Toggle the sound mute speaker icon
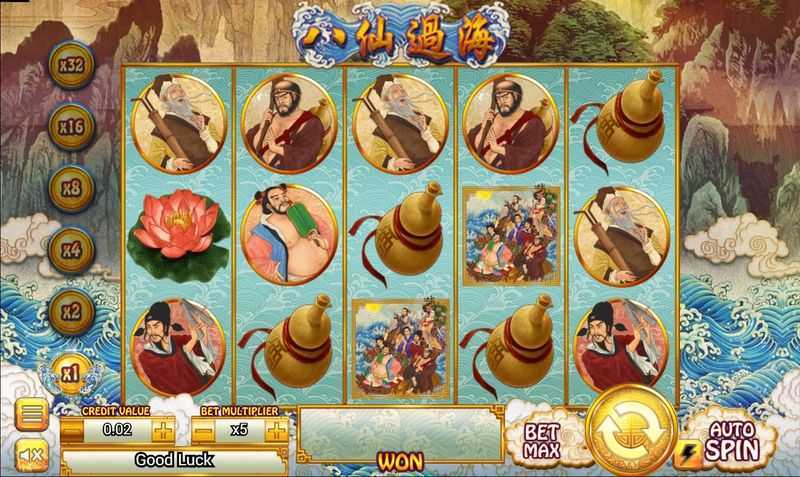 pos(31,457)
